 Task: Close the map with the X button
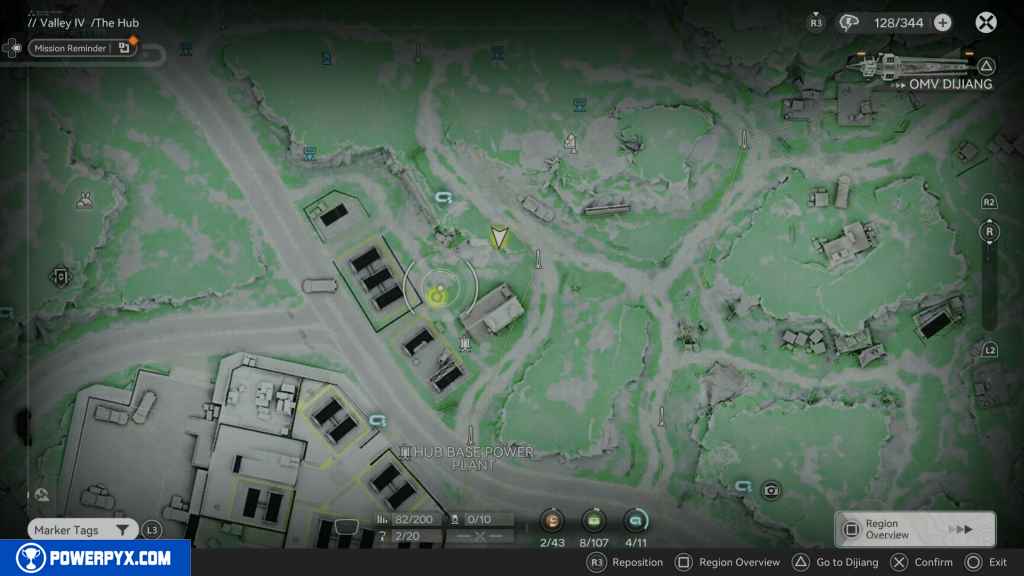pos(986,22)
